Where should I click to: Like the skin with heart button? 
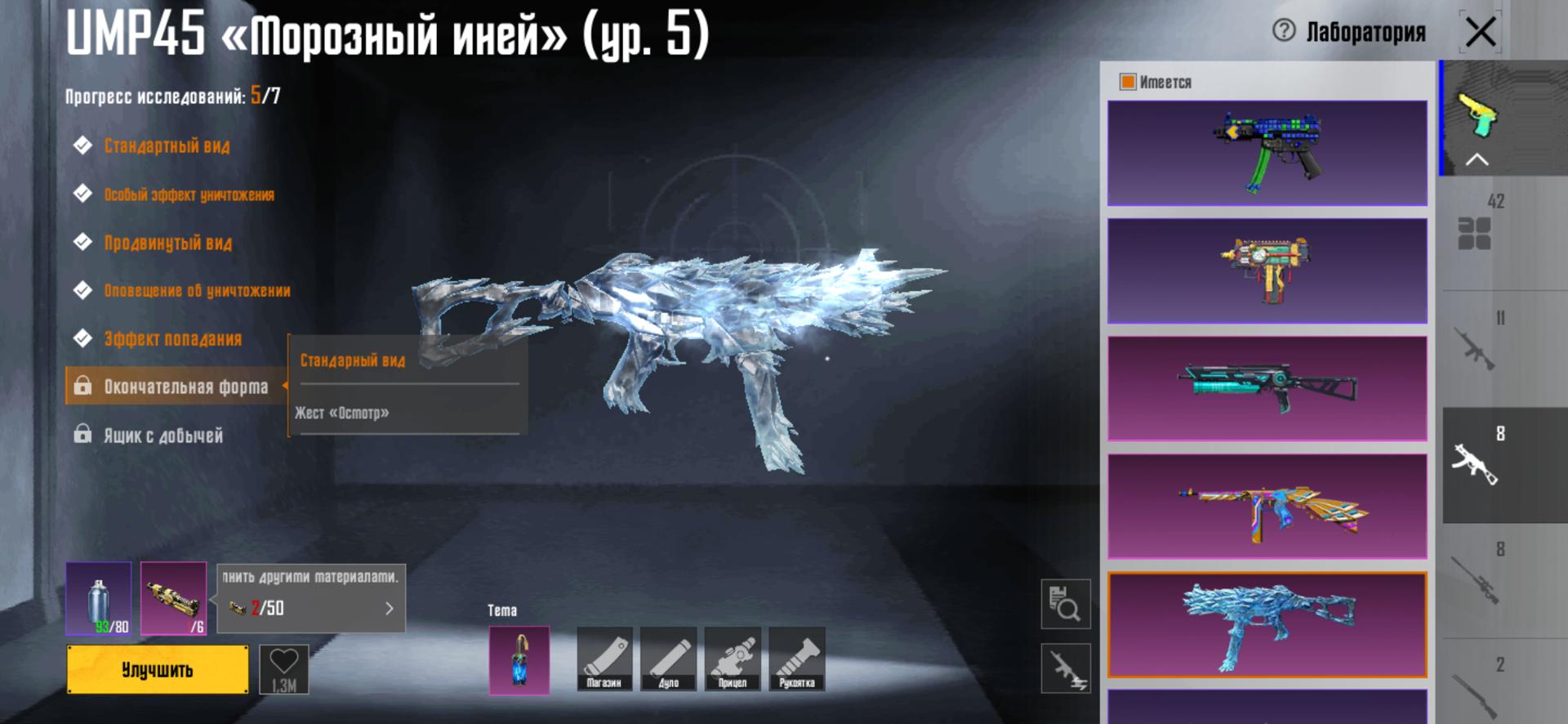point(283,668)
